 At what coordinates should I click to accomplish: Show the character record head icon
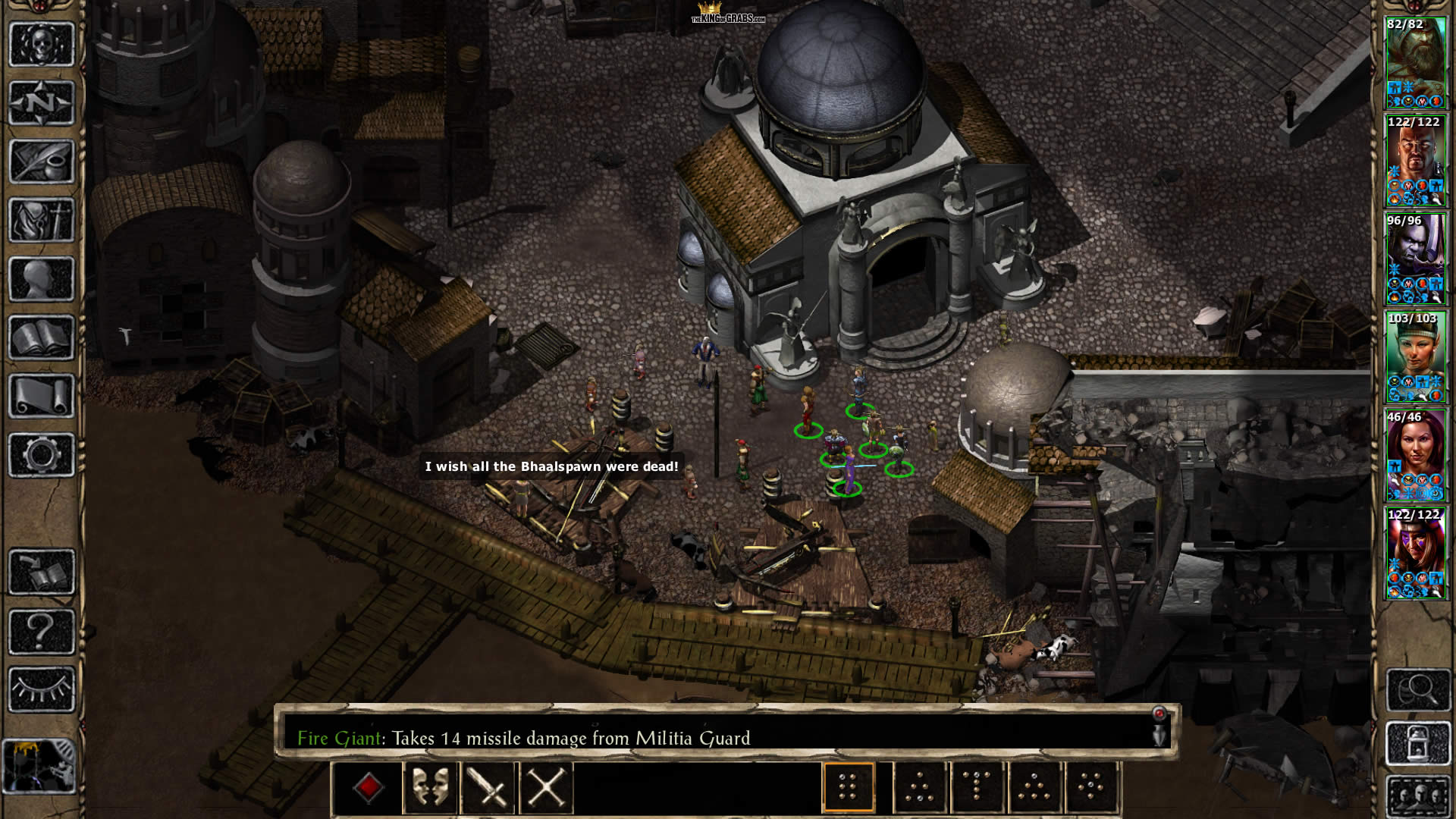(41, 279)
